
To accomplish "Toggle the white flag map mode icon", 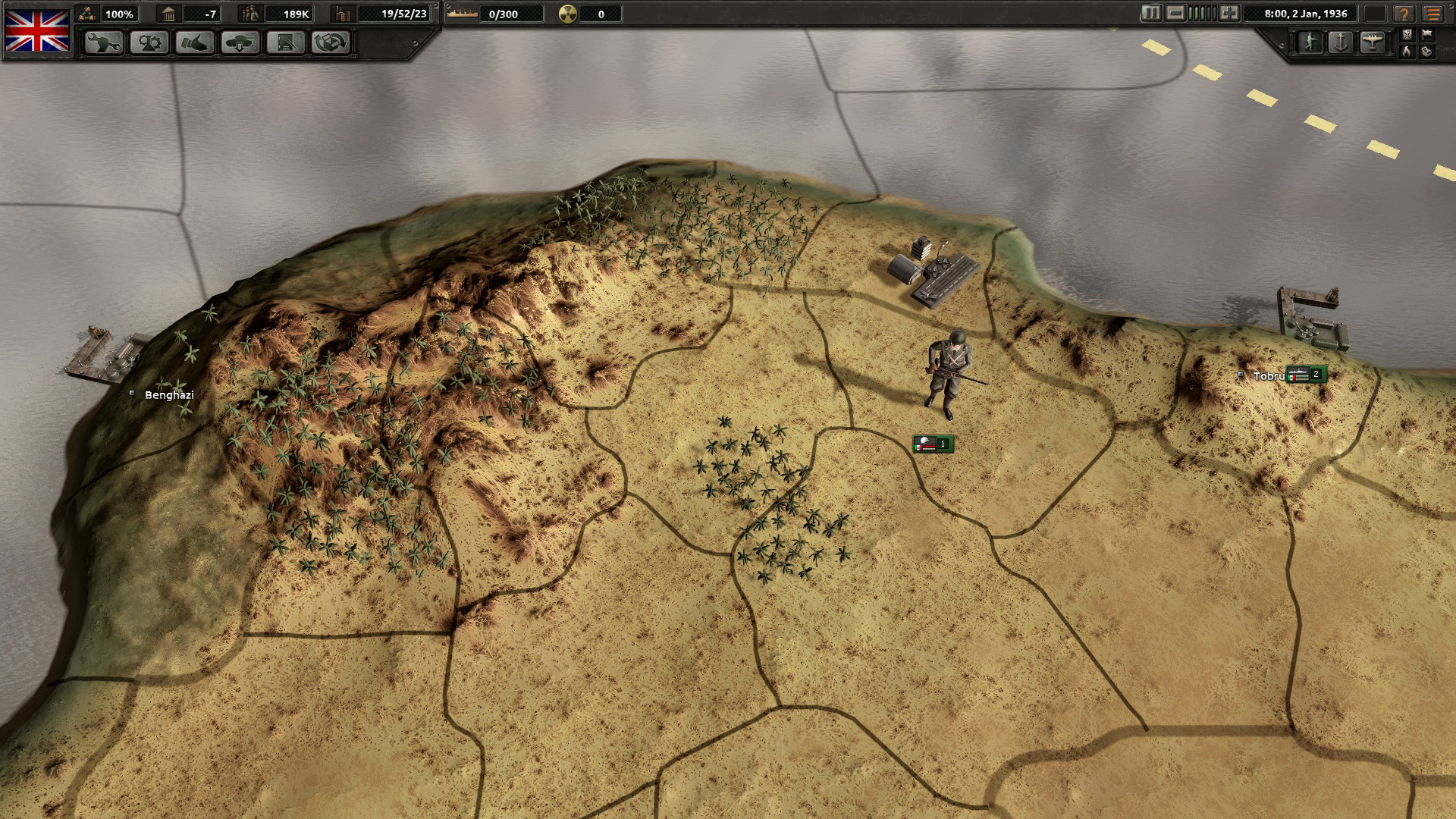I will 1426,34.
